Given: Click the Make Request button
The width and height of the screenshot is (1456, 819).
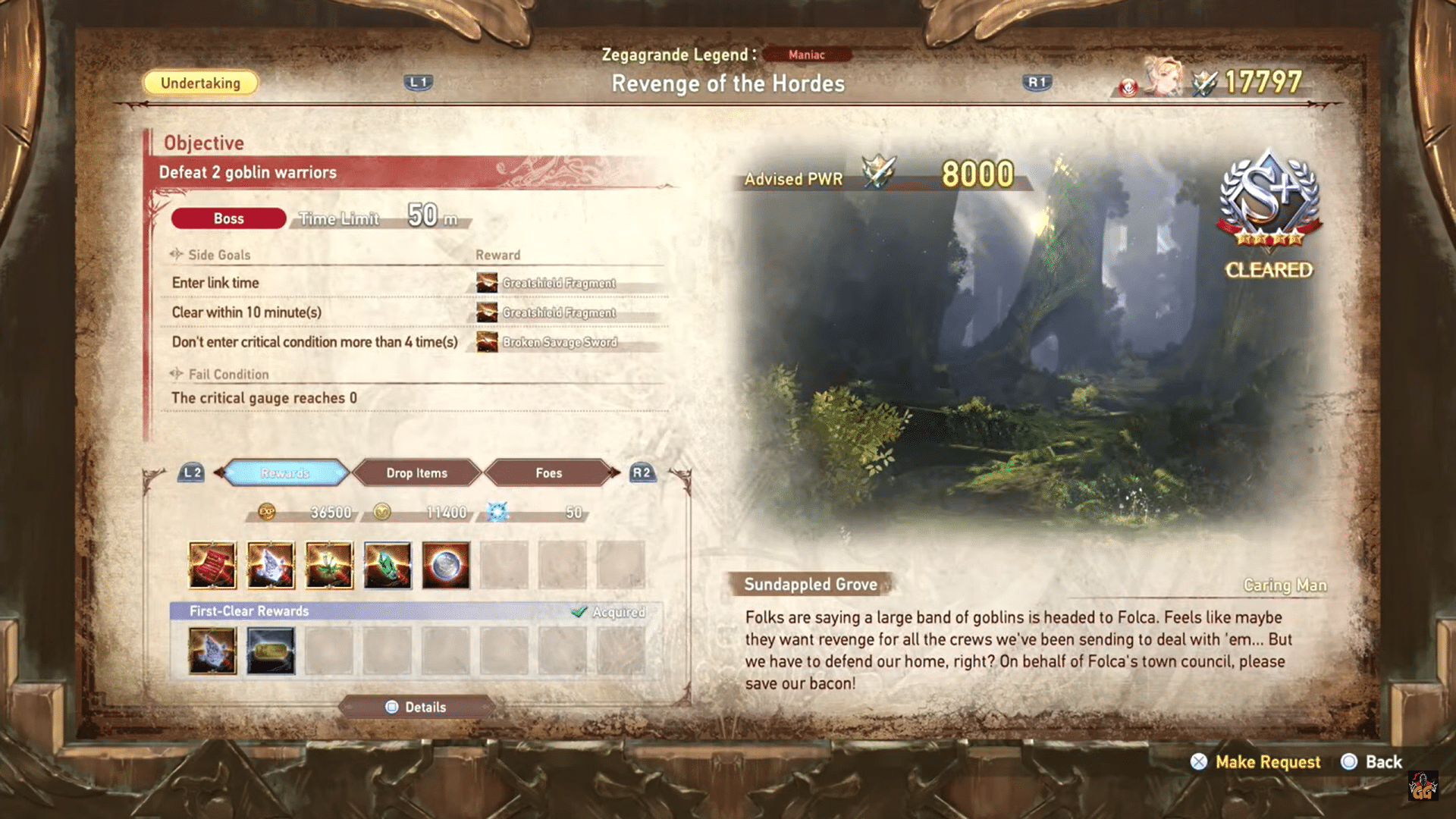Looking at the screenshot, I should 1266,762.
